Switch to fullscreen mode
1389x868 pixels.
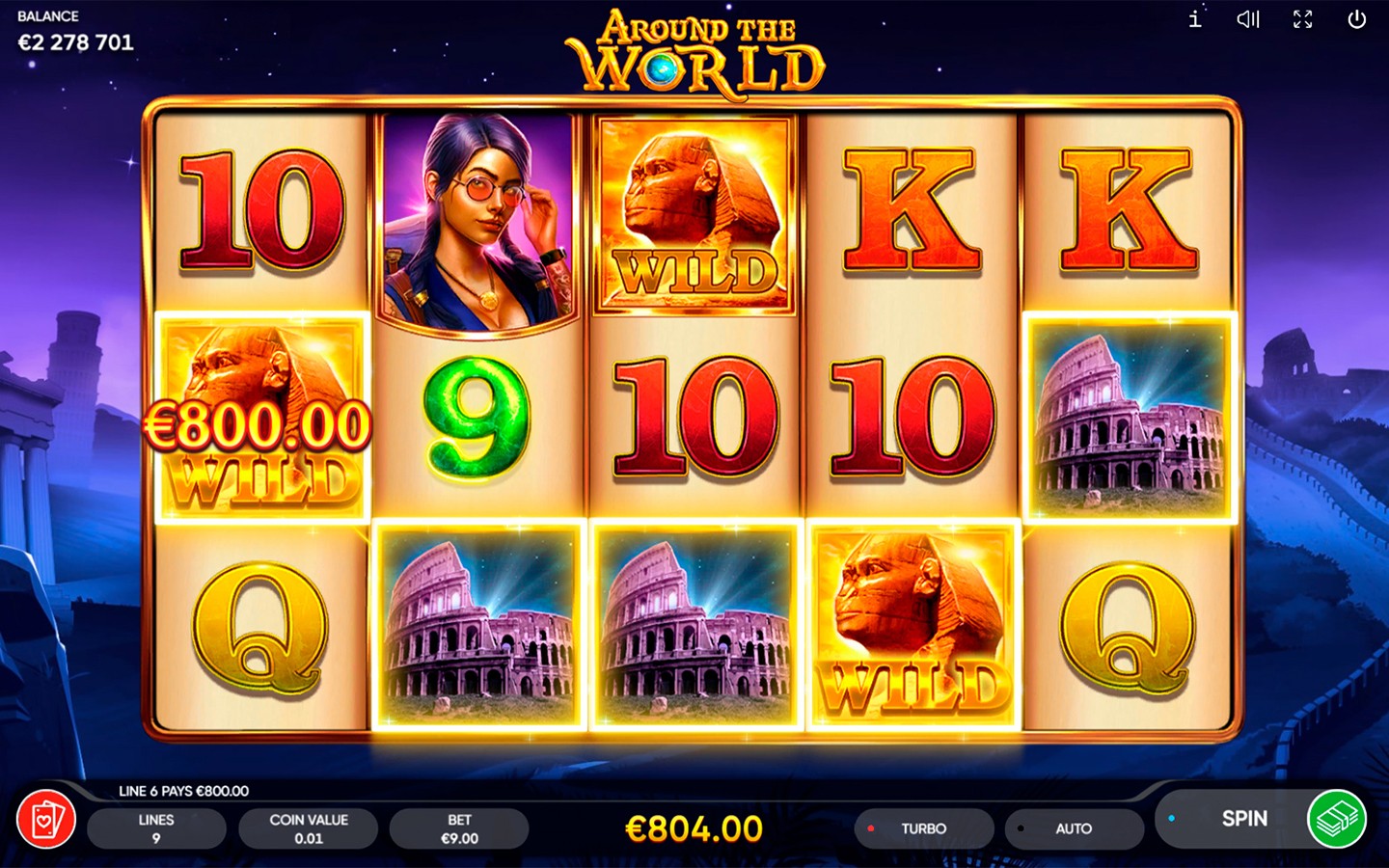[x=1302, y=19]
